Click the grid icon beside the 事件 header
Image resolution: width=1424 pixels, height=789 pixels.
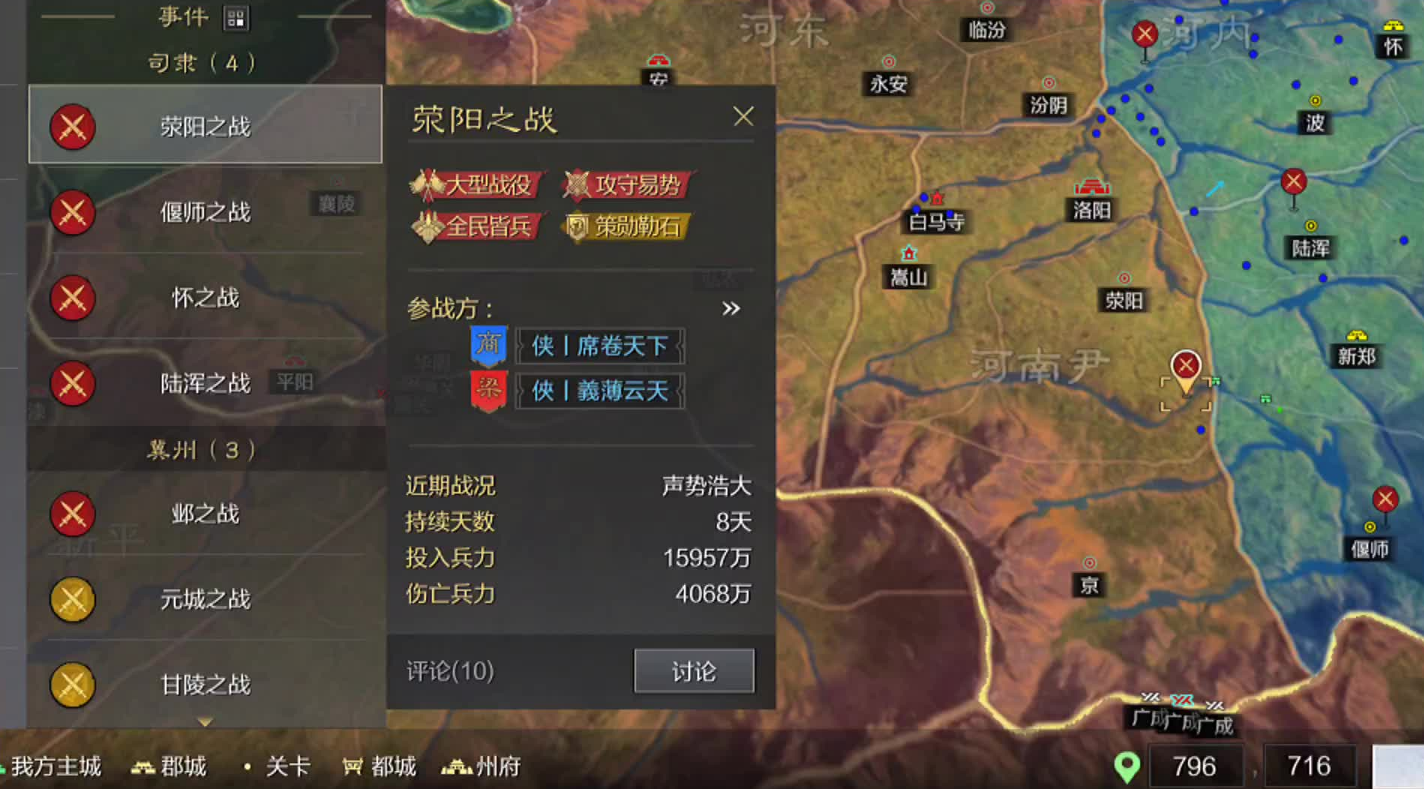pos(237,17)
